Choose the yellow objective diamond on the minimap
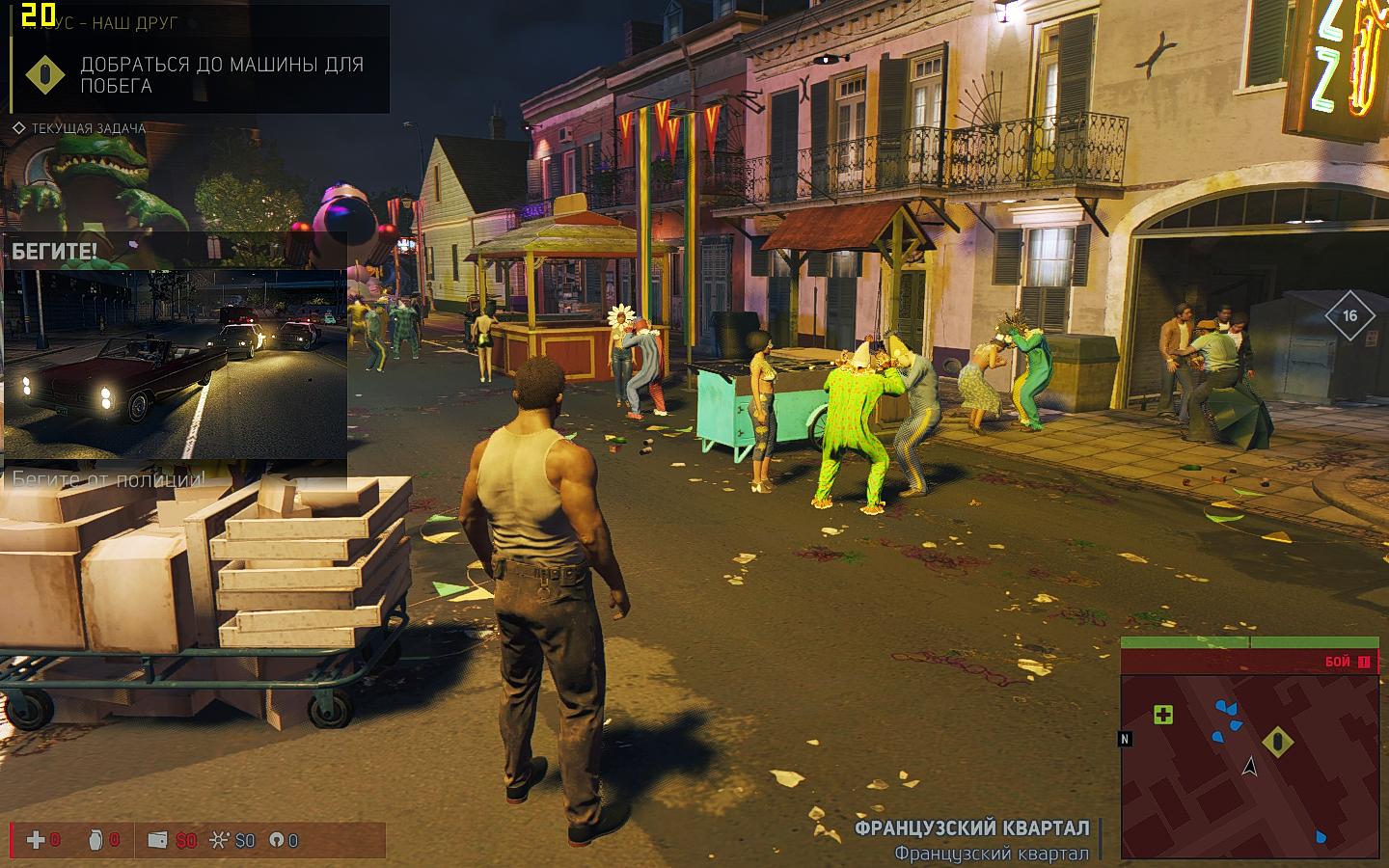1389x868 pixels. (1278, 741)
